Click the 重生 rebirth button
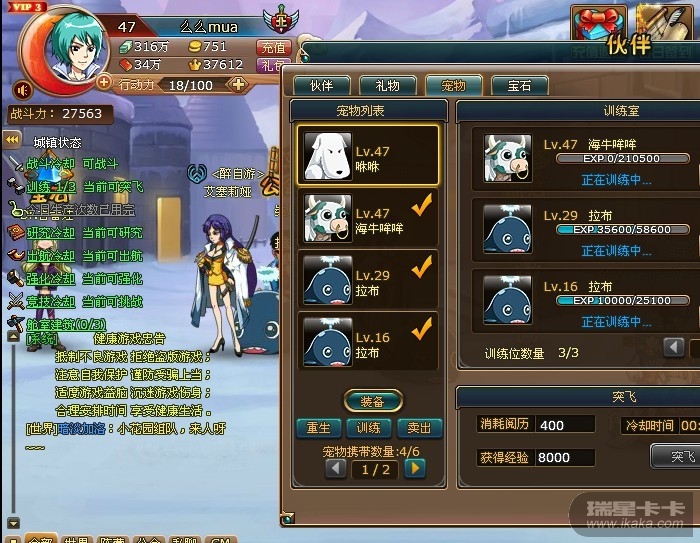 coord(318,428)
